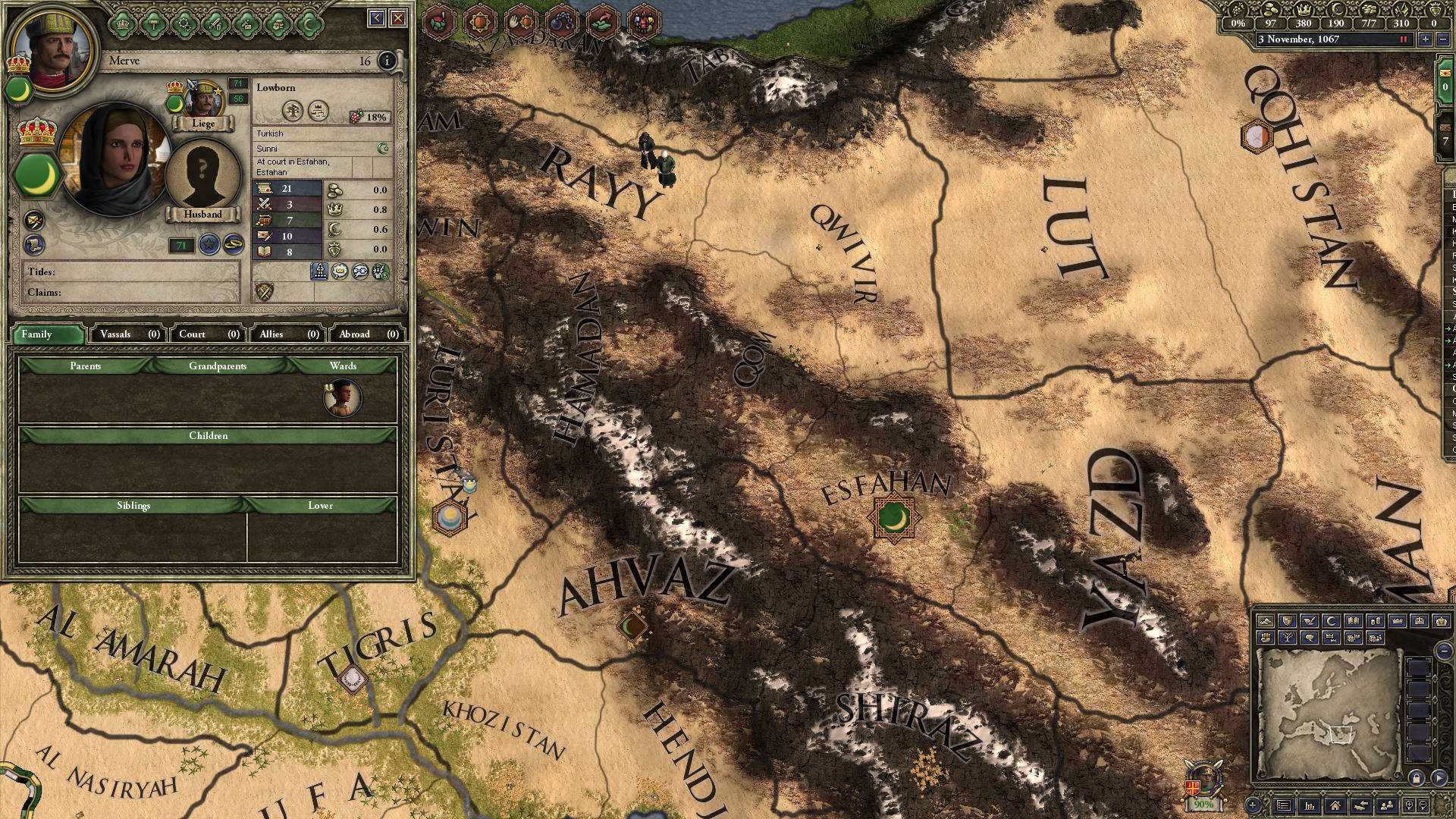
Task: Pause the game clock
Action: 1402,40
